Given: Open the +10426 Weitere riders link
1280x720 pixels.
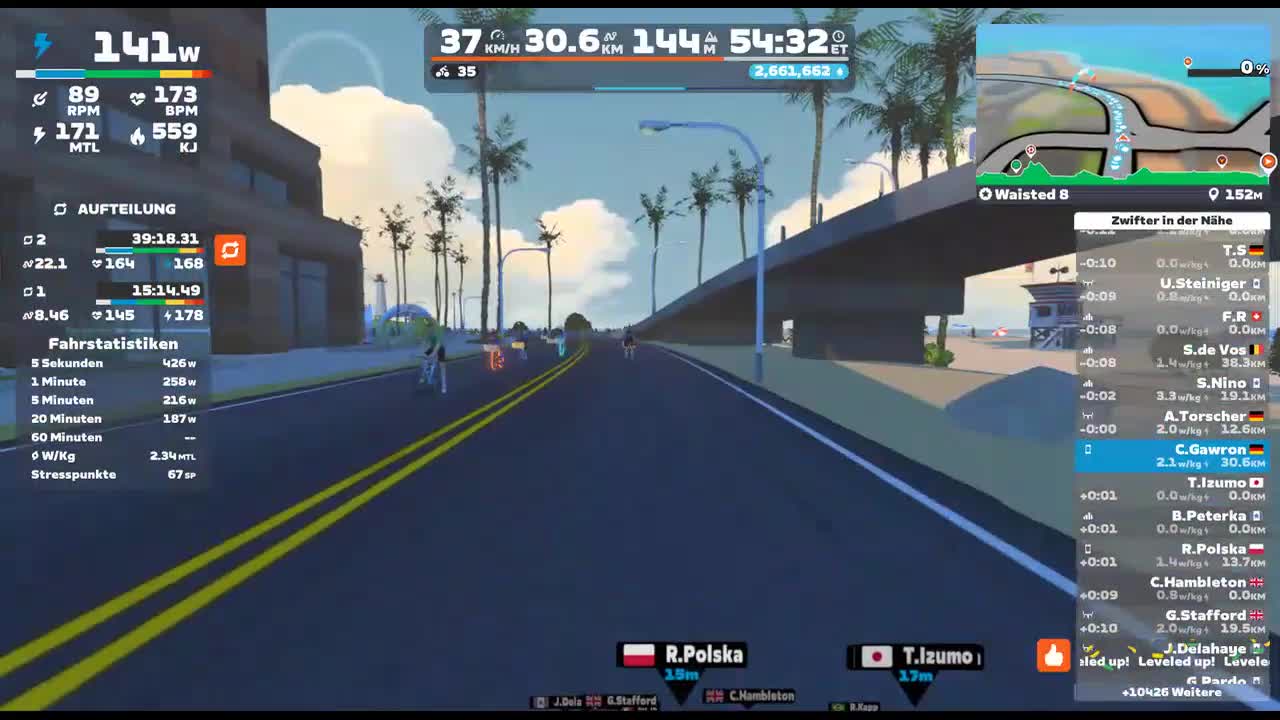Looking at the screenshot, I should coord(1173,691).
